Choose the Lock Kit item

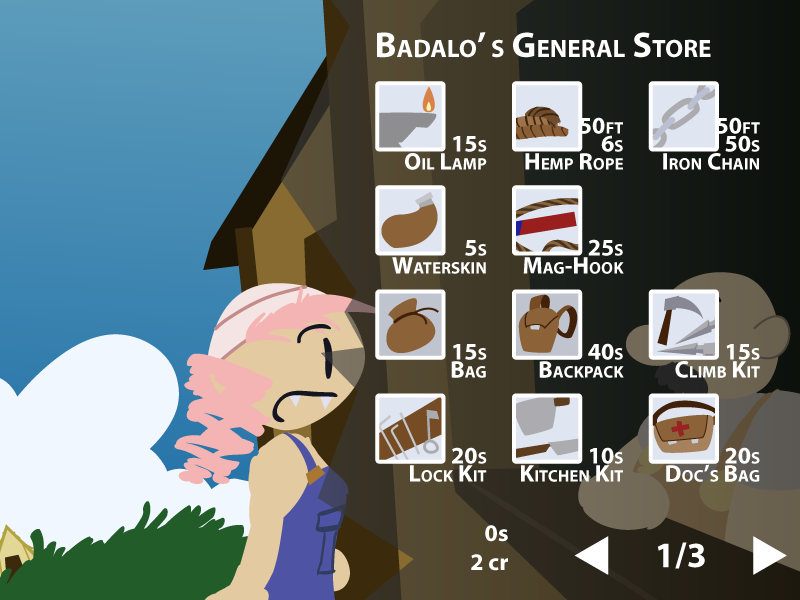tap(410, 428)
